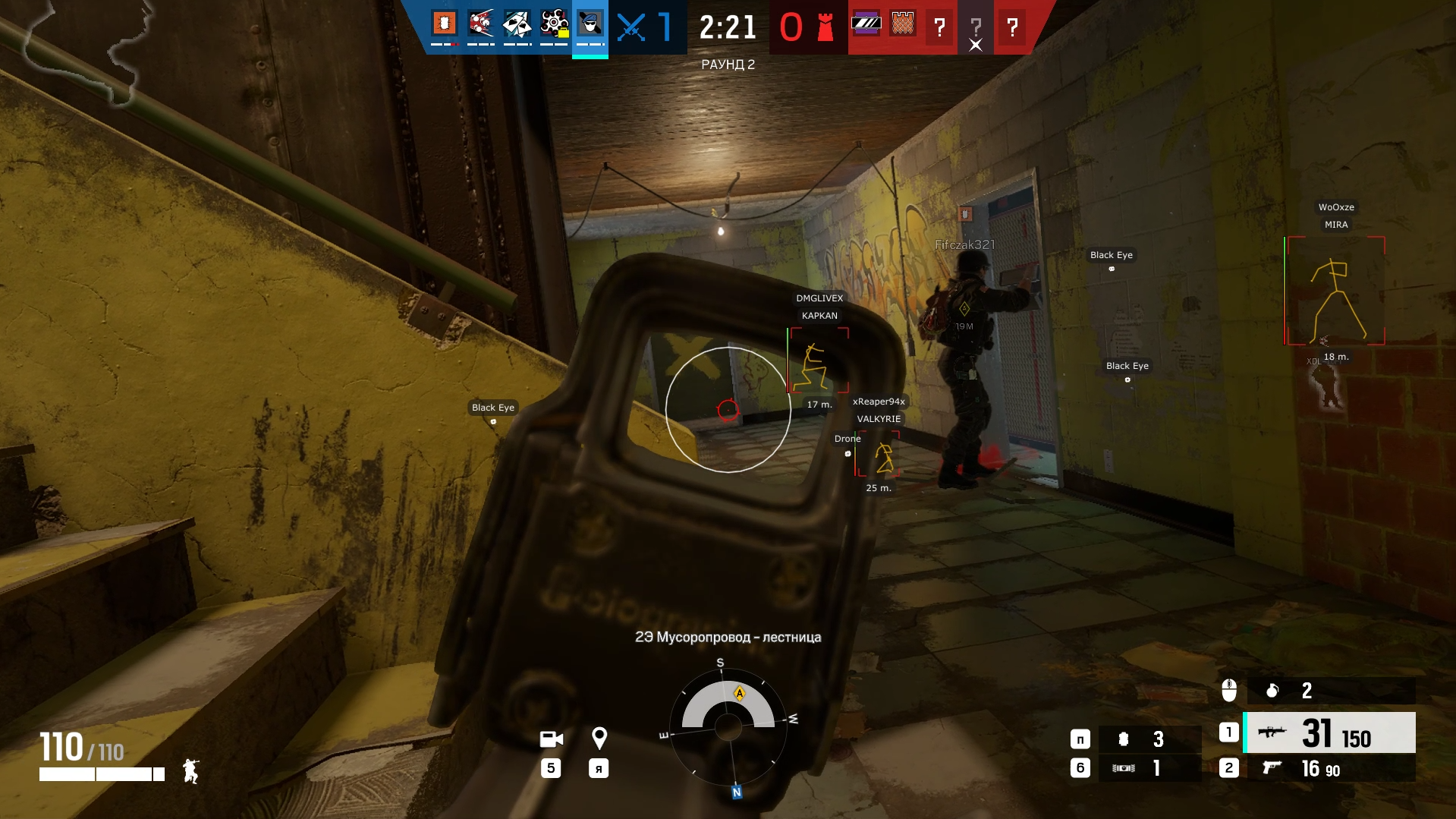Screen dimensions: 1456x819
Task: Click the Black Eye marker on the stairs
Action: 493,408
